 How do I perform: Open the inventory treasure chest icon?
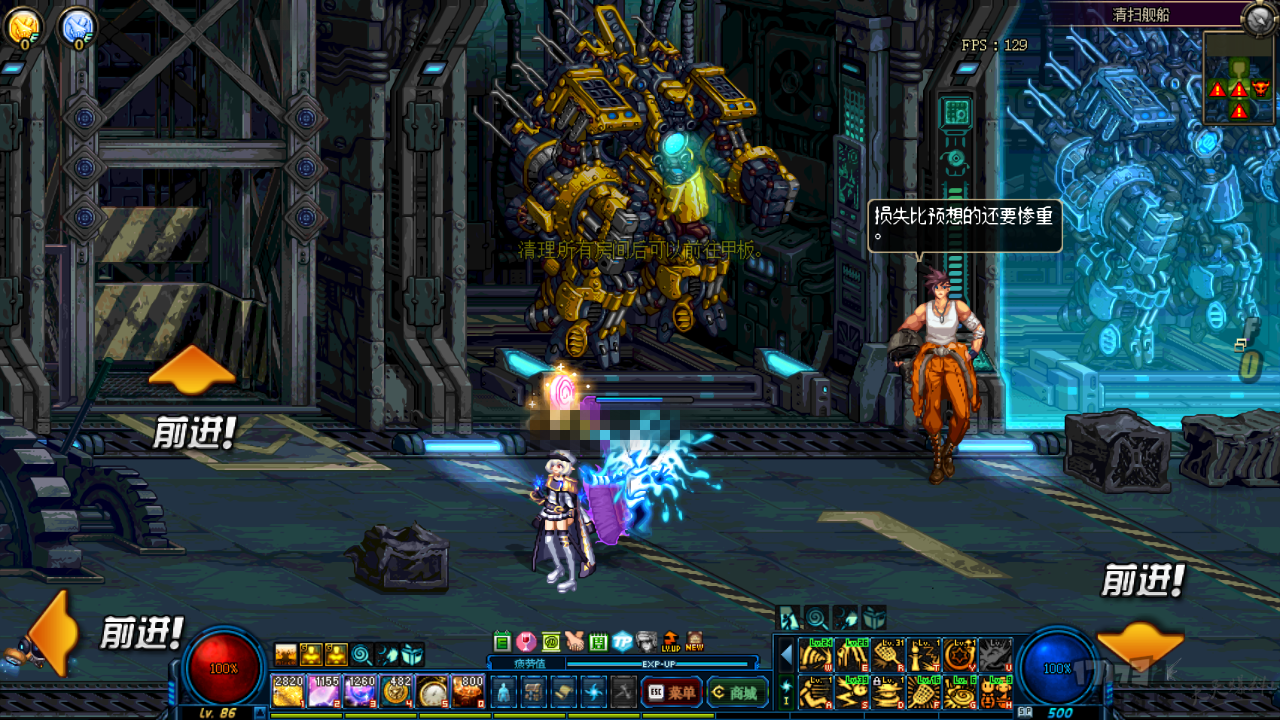(x=534, y=691)
